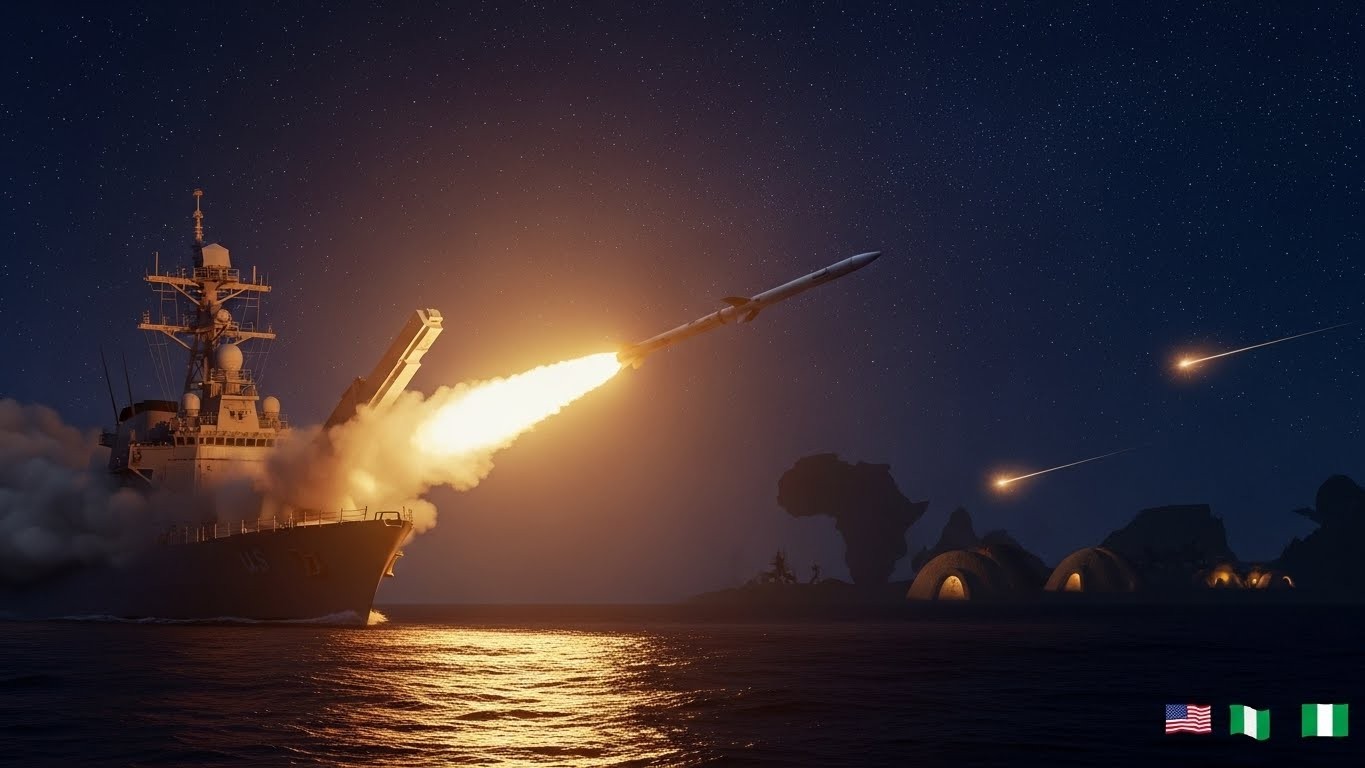Select the United States flag icon
Image resolution: width=1365 pixels, height=768 pixels.
[1187, 718]
